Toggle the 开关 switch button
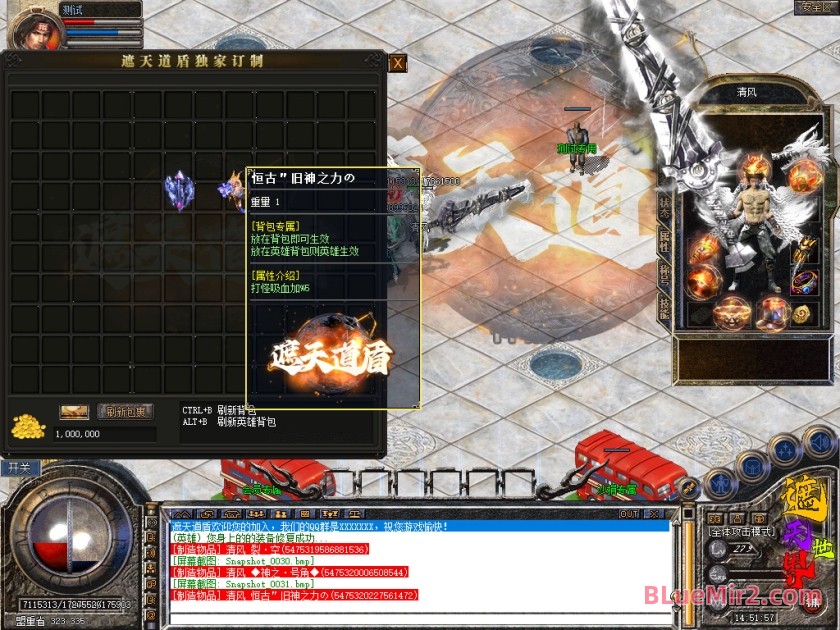The width and height of the screenshot is (840, 630). point(20,467)
